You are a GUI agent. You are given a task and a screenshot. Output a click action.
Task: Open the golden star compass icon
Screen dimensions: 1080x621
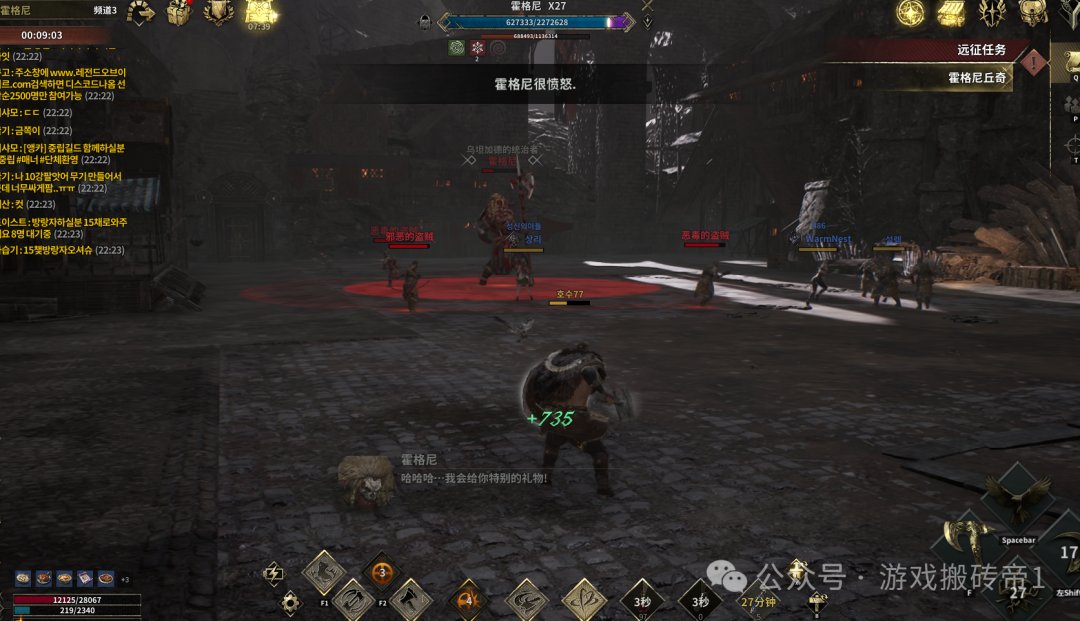910,13
